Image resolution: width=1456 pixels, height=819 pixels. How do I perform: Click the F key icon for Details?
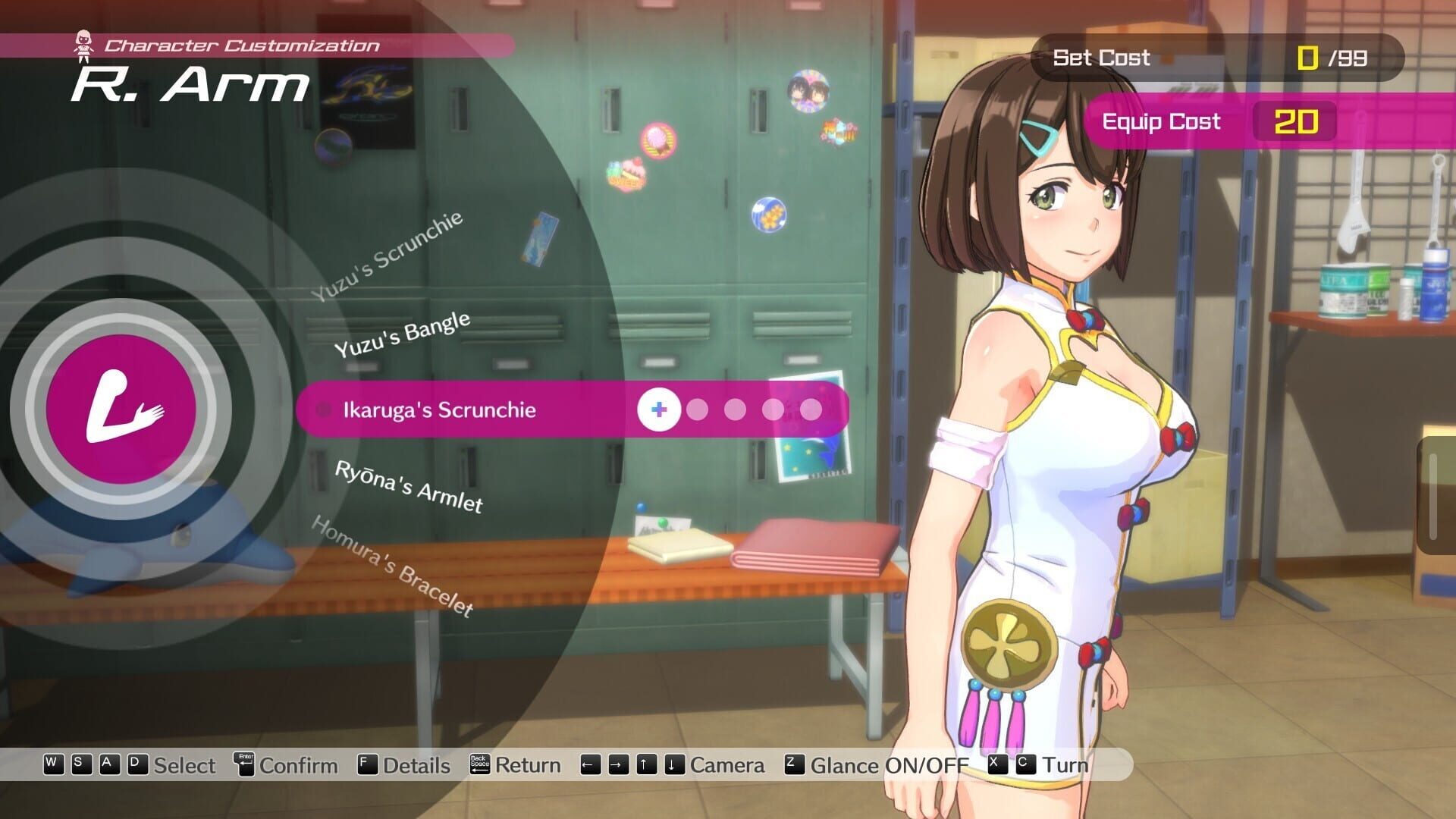pyautogui.click(x=366, y=765)
